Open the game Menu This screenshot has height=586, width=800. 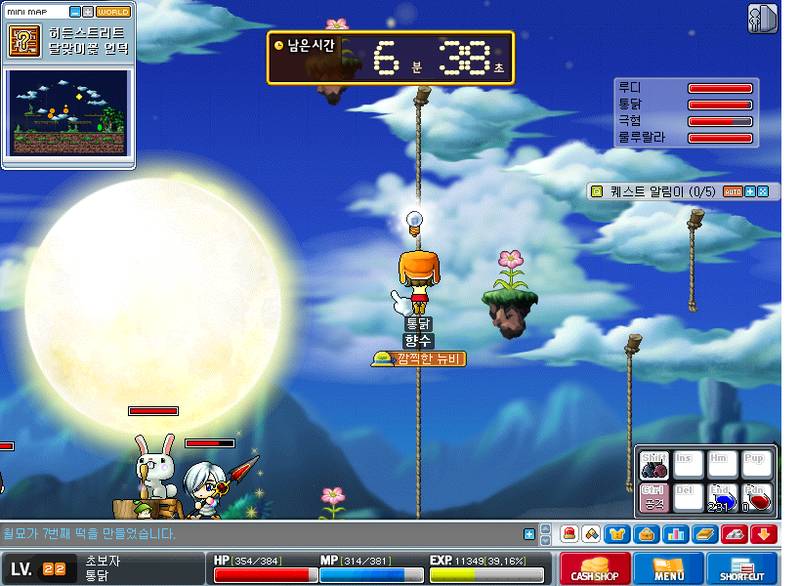(x=668, y=567)
